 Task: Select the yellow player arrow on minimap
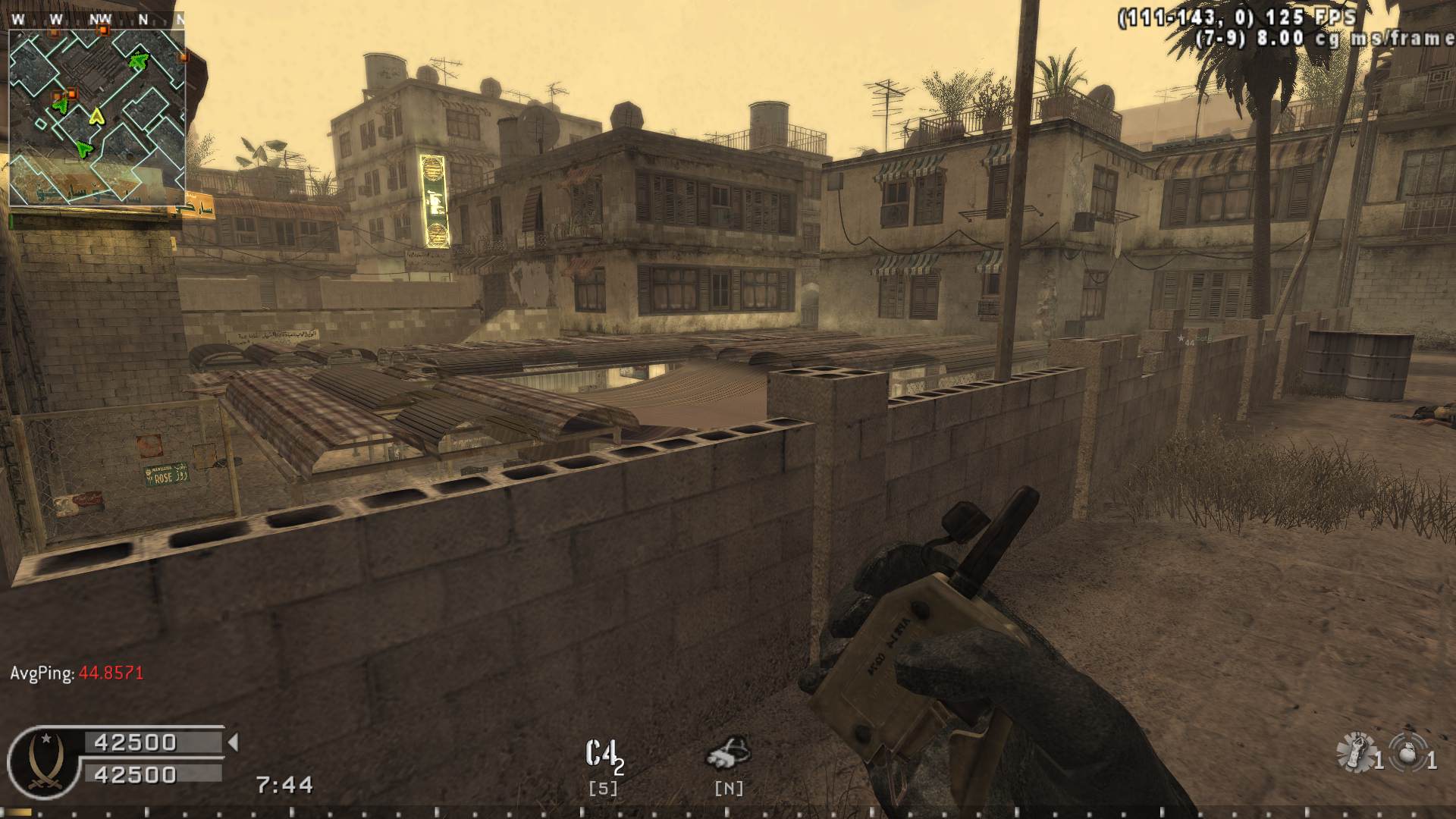click(96, 116)
